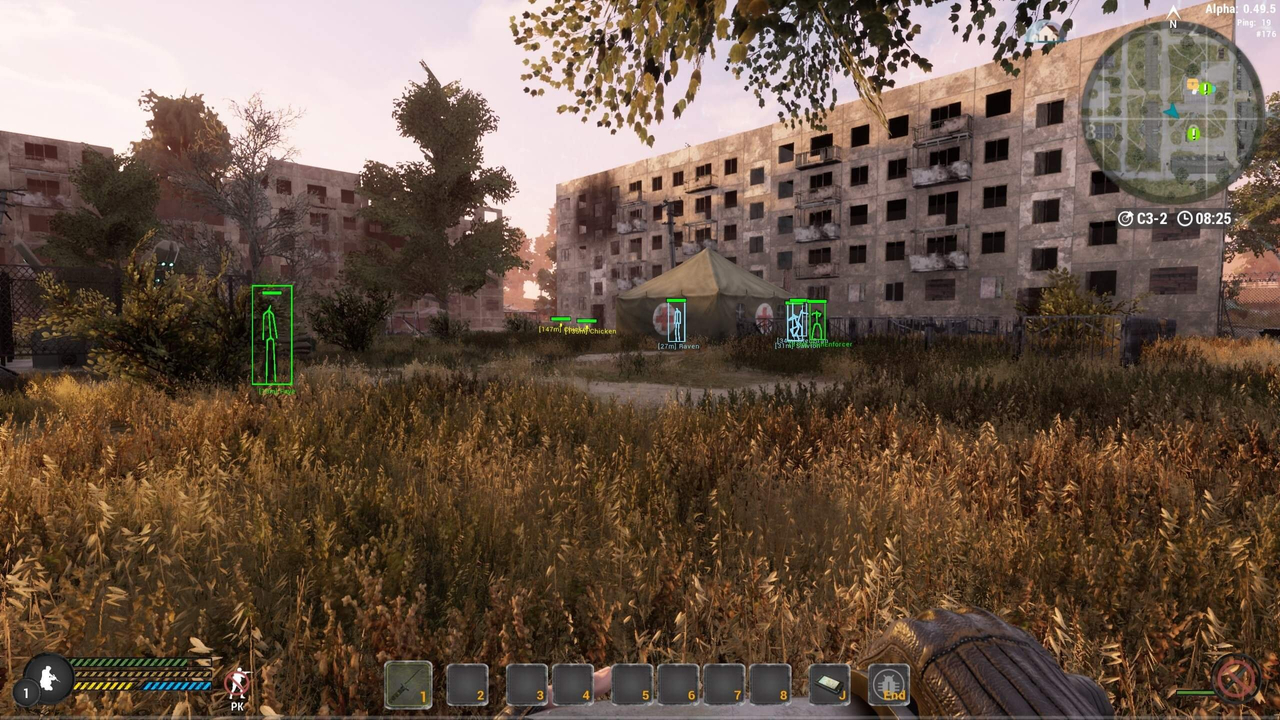Click the player direction arrow on the minimap
The image size is (1280, 720).
point(1171,112)
